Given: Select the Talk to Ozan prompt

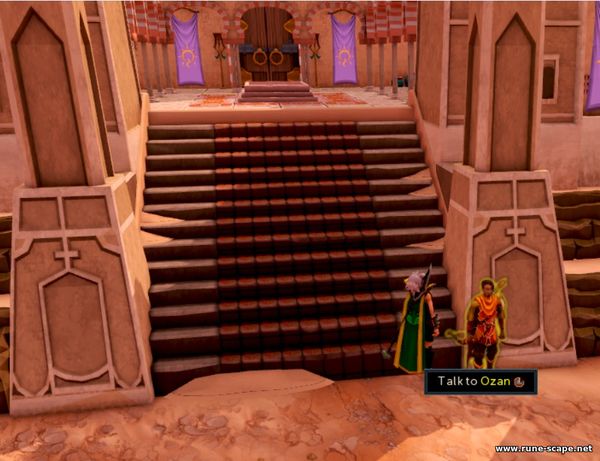Looking at the screenshot, I should click(x=480, y=381).
